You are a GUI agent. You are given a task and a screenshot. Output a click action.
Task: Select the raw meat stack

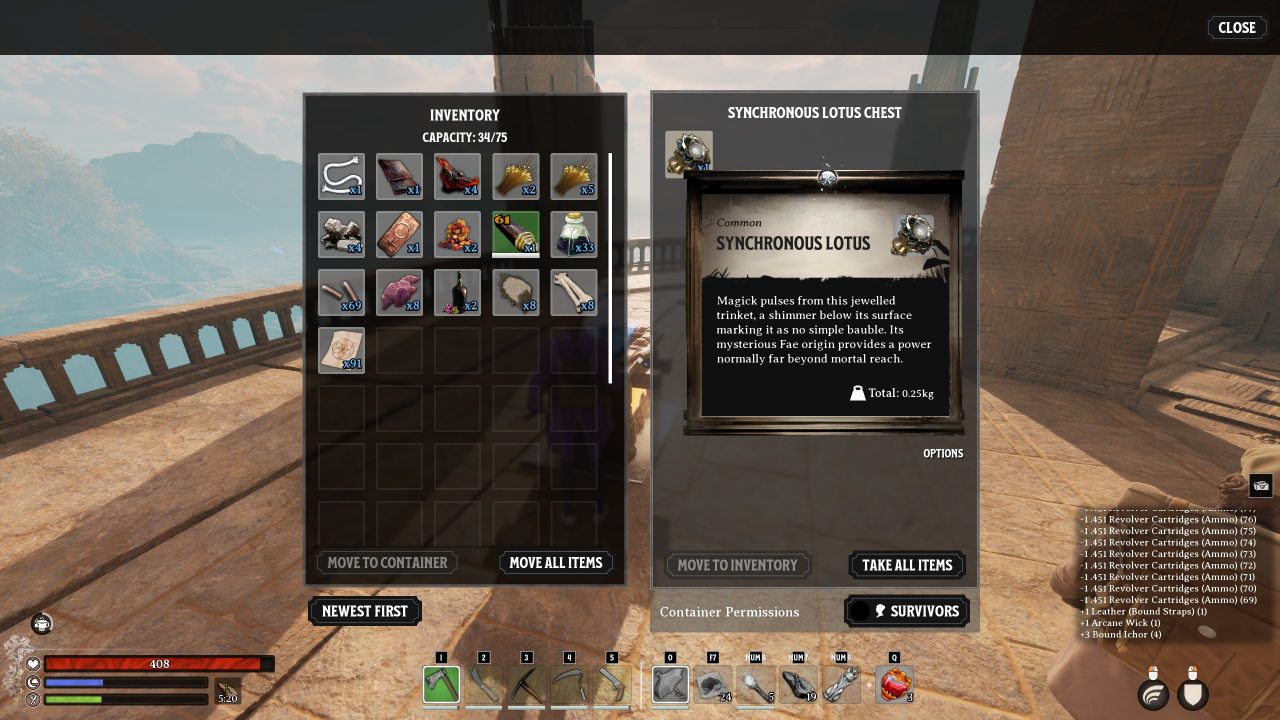(x=400, y=293)
